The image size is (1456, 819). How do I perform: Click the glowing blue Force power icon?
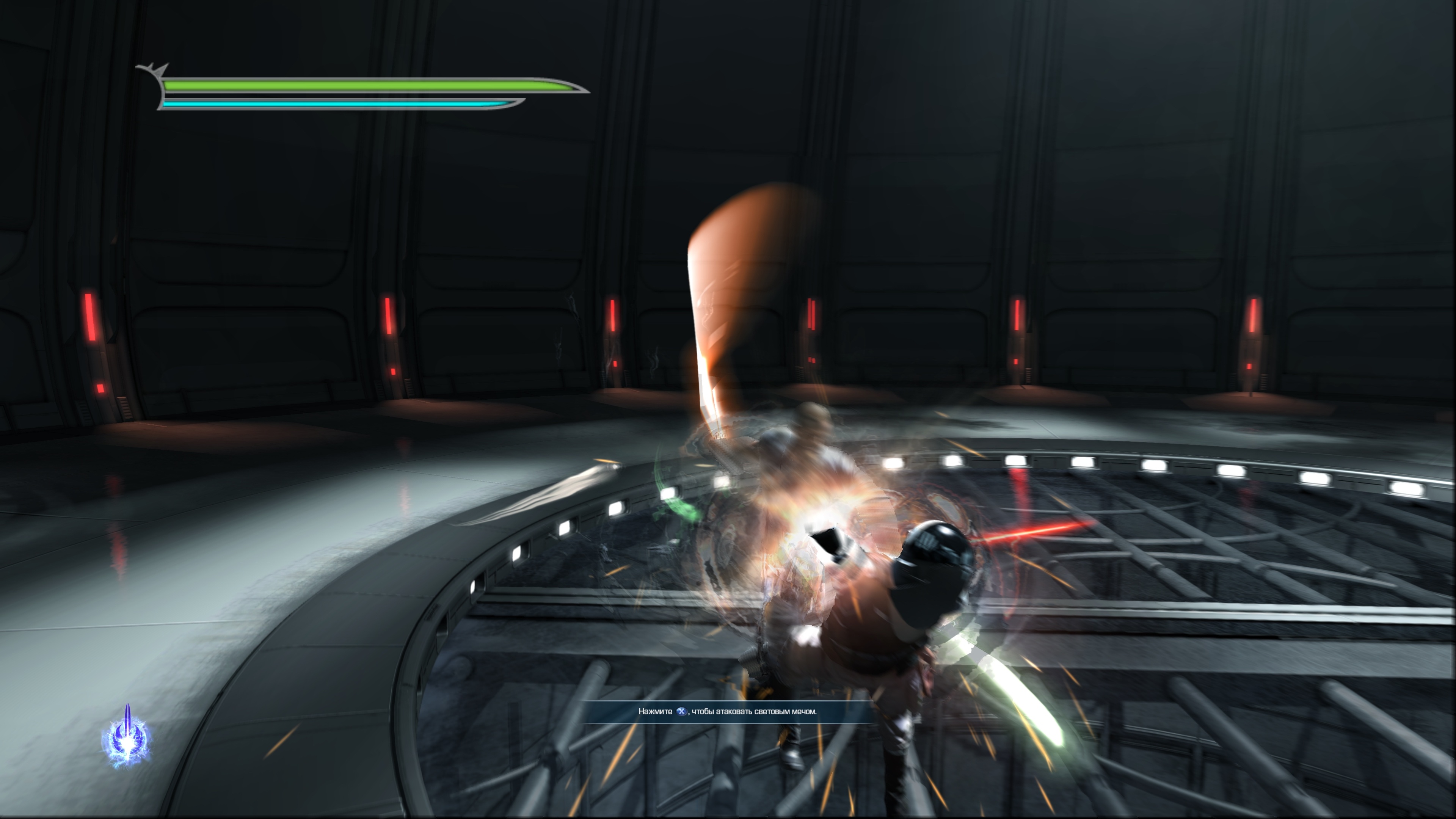tap(127, 737)
